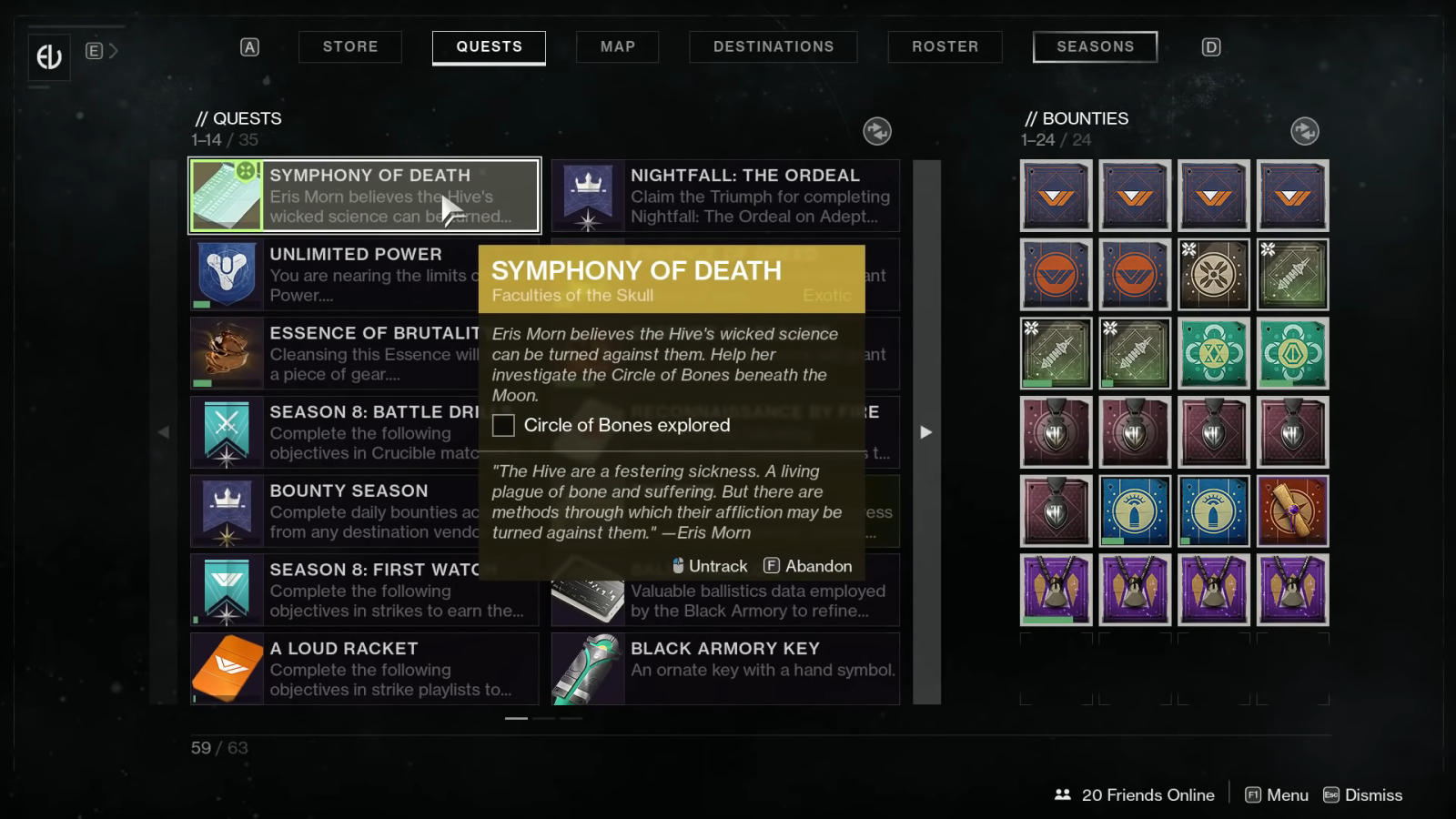The height and width of the screenshot is (819, 1456).
Task: Choose the Black Armory Key item
Action: coord(725,668)
